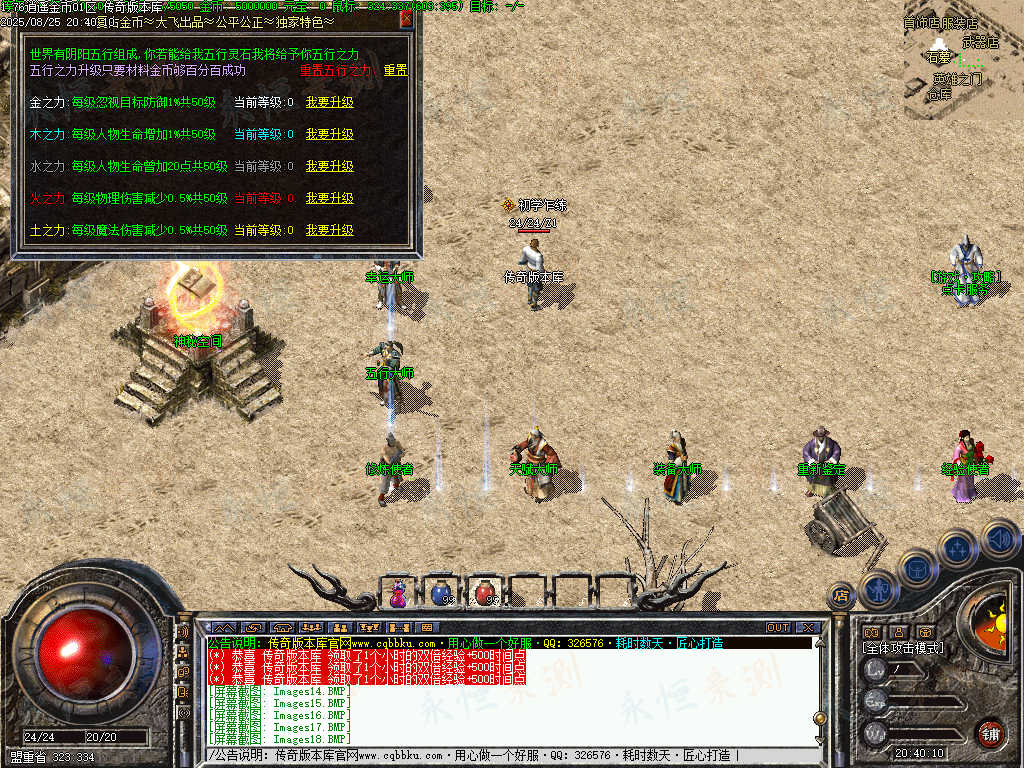Upgrade the 金之力 (Metal power)
The width and height of the screenshot is (1024, 768).
point(329,102)
